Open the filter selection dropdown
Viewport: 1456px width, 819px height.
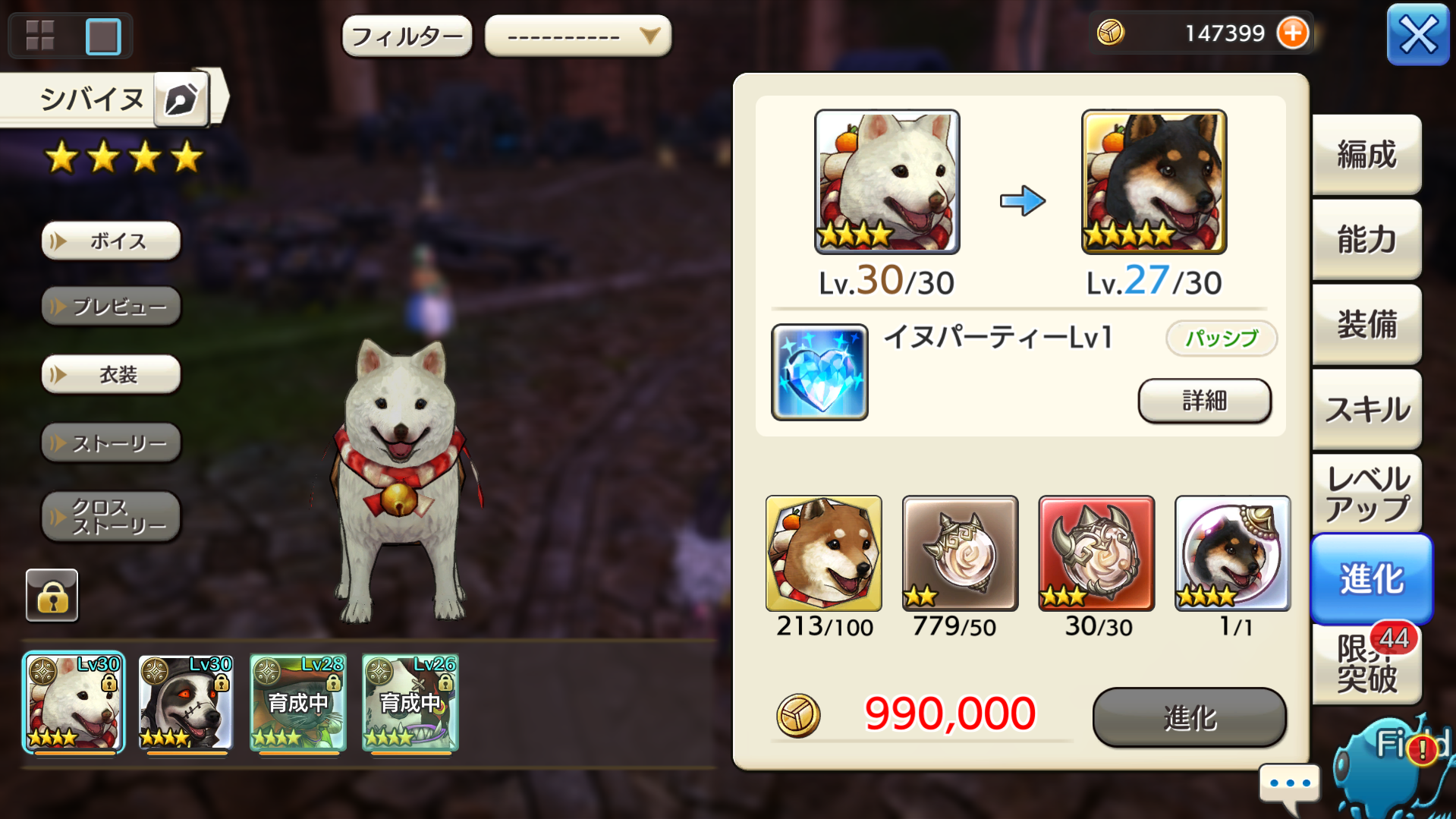pyautogui.click(x=577, y=35)
